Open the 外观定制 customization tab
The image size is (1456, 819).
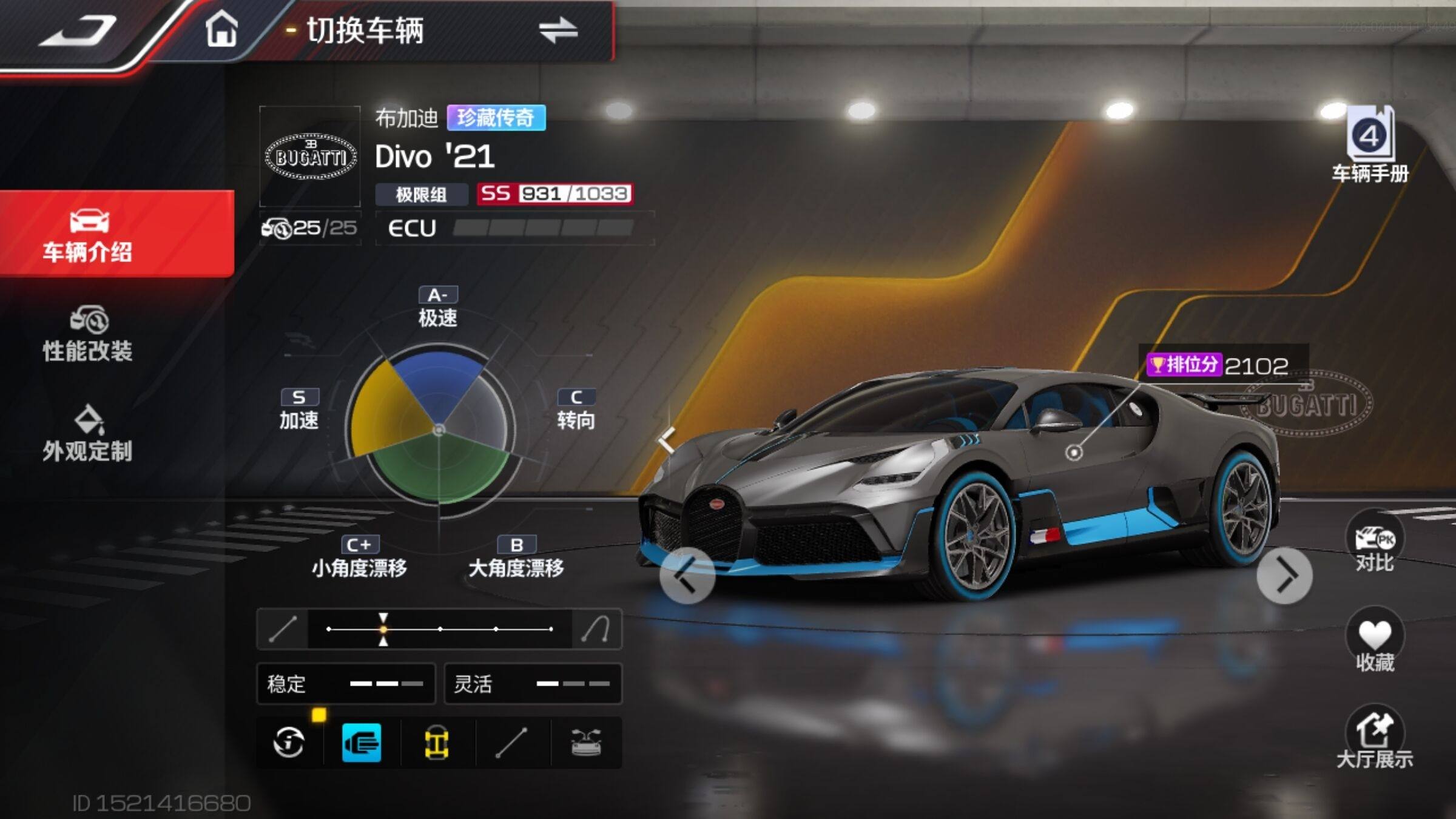coord(88,434)
